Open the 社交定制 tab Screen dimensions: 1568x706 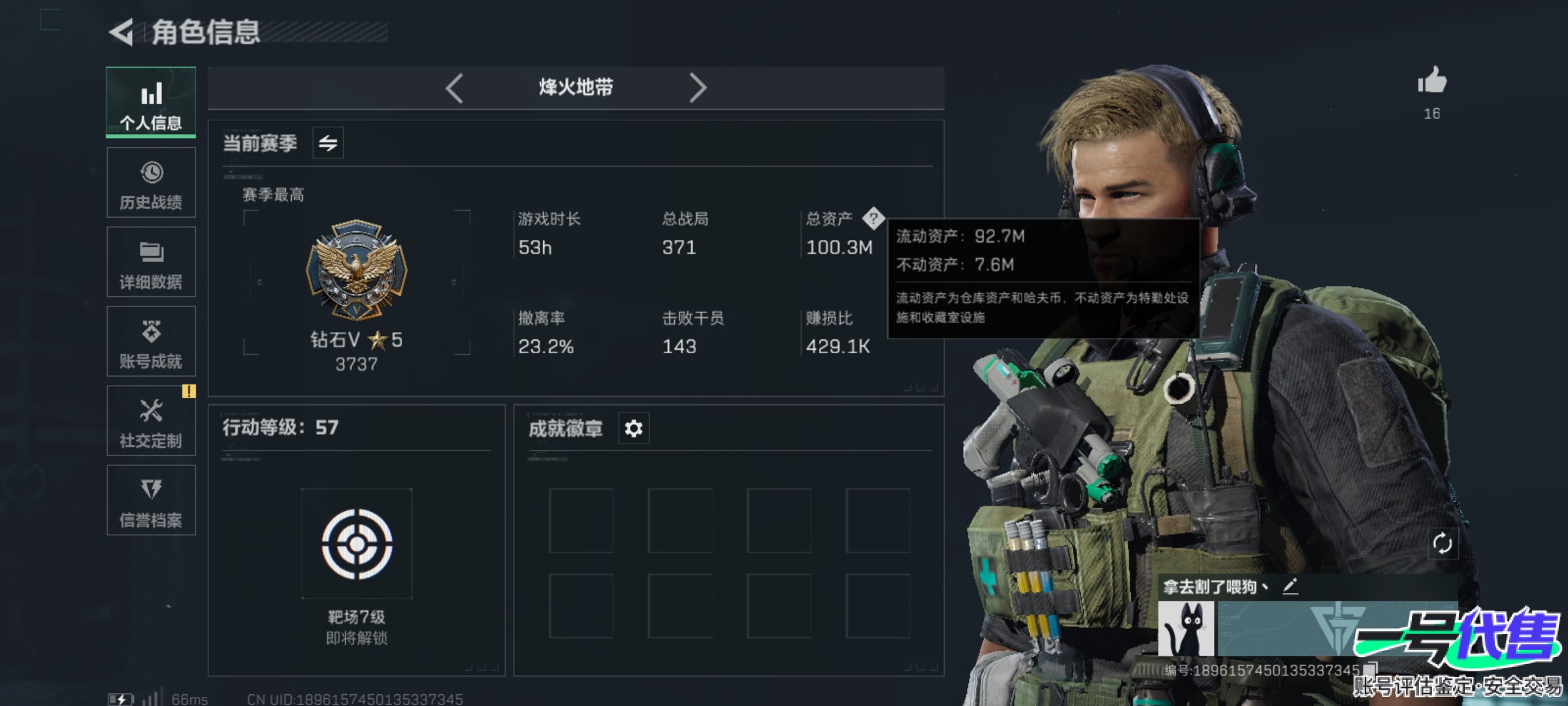pos(151,421)
